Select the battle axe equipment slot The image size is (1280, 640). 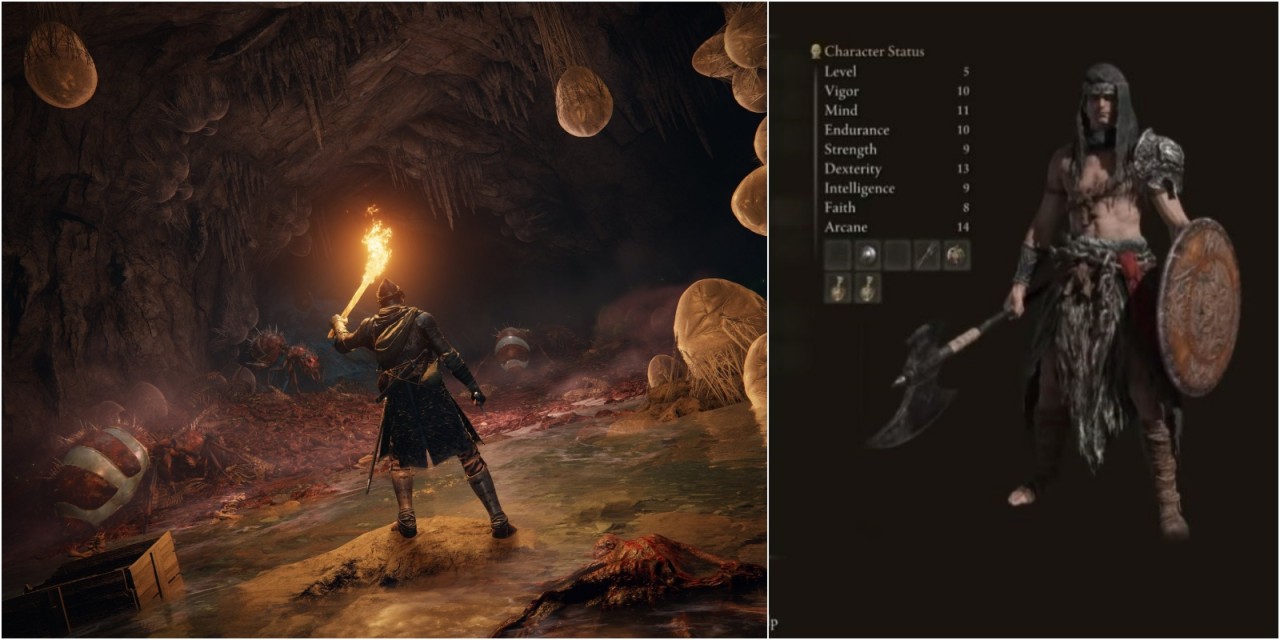coord(927,255)
